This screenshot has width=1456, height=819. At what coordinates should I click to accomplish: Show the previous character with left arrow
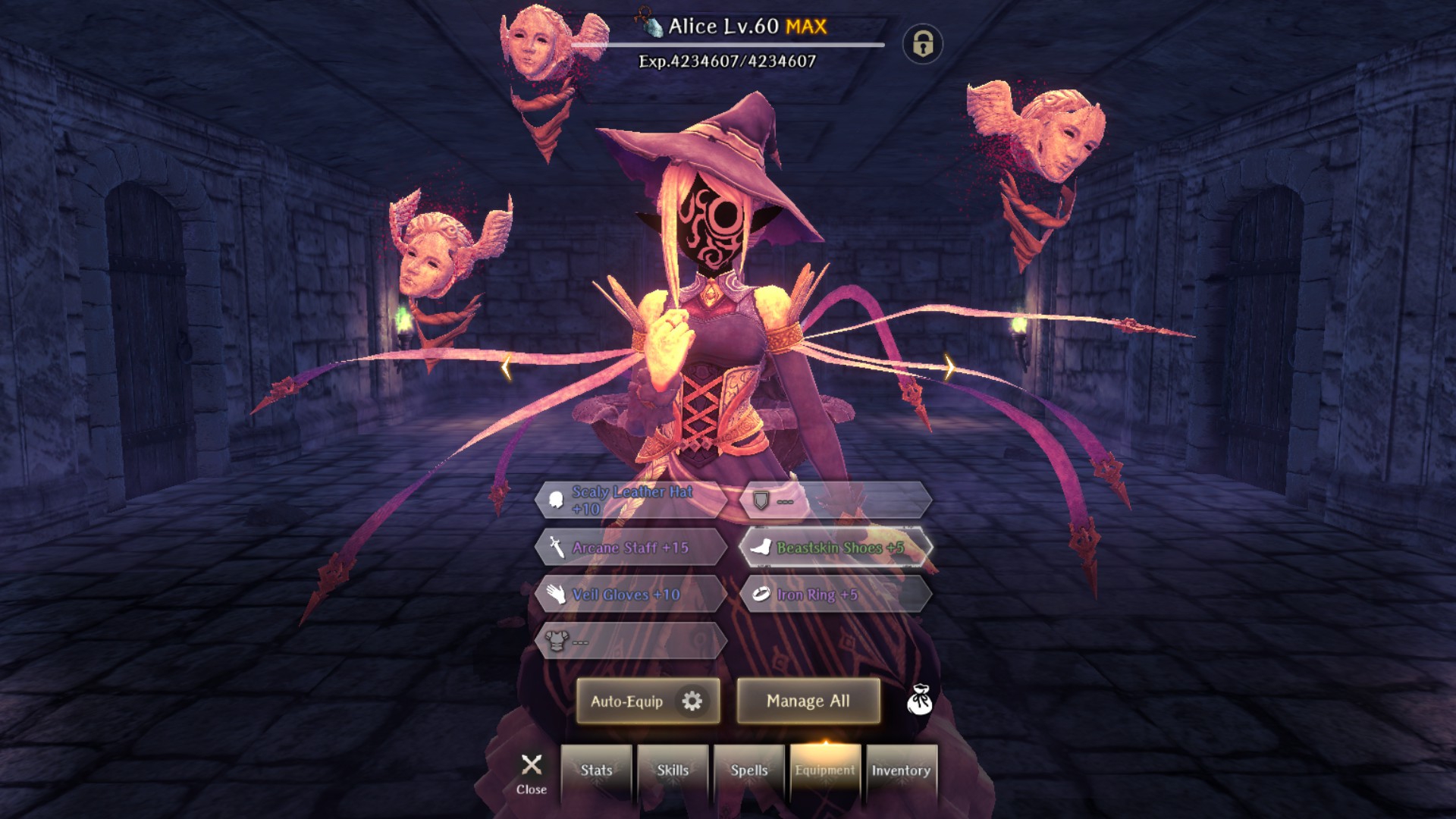tap(507, 368)
